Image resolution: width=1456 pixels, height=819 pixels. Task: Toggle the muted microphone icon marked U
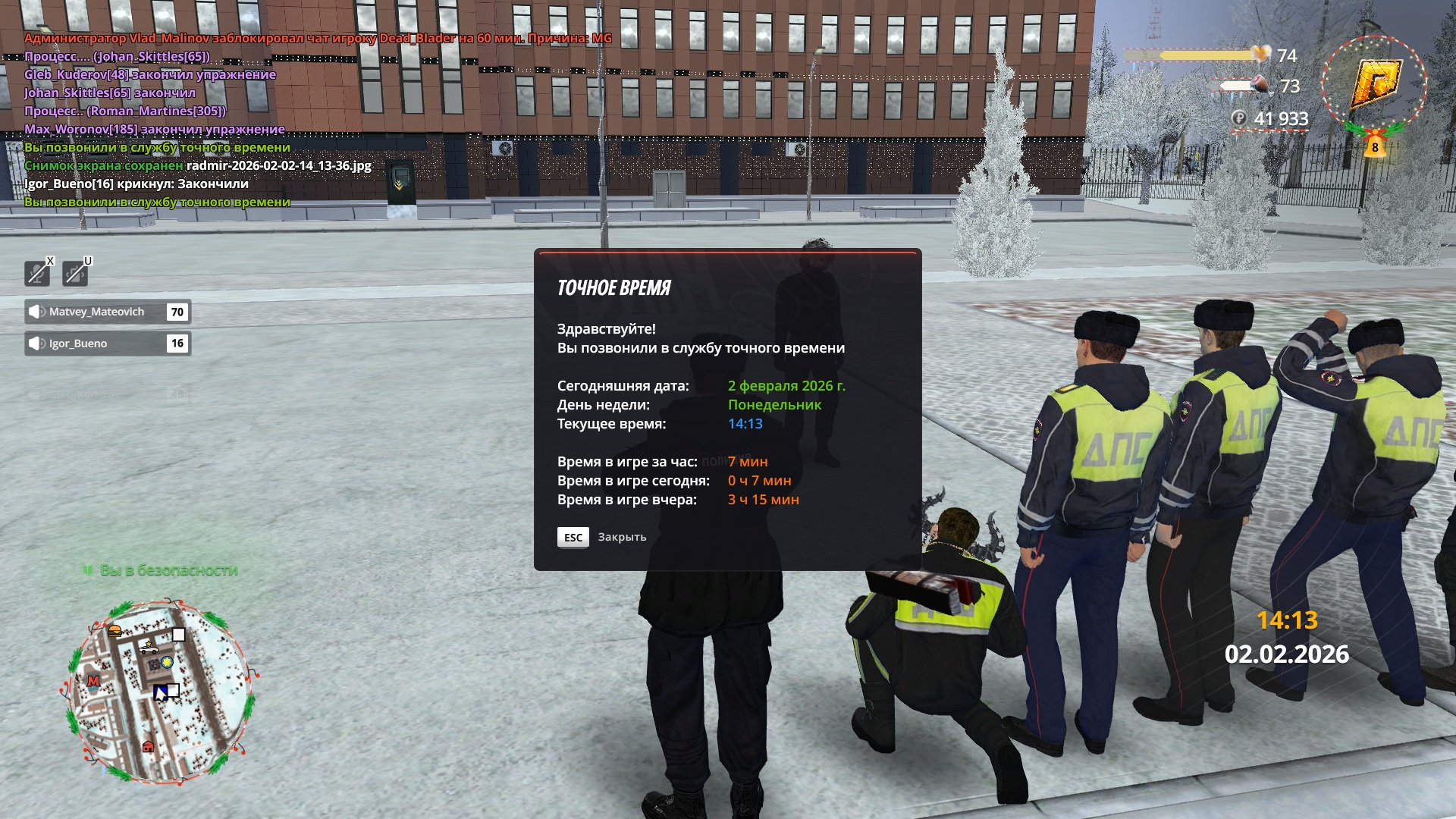[75, 273]
